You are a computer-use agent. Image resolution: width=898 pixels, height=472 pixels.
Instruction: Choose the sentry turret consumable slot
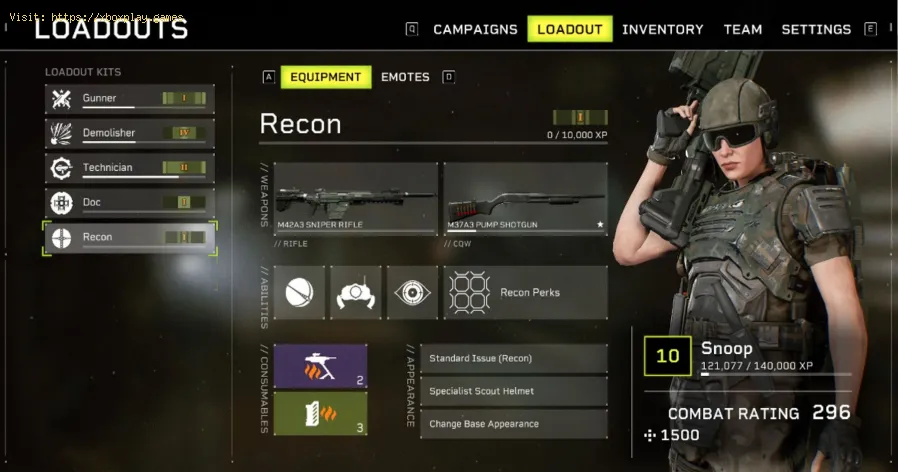pos(320,366)
